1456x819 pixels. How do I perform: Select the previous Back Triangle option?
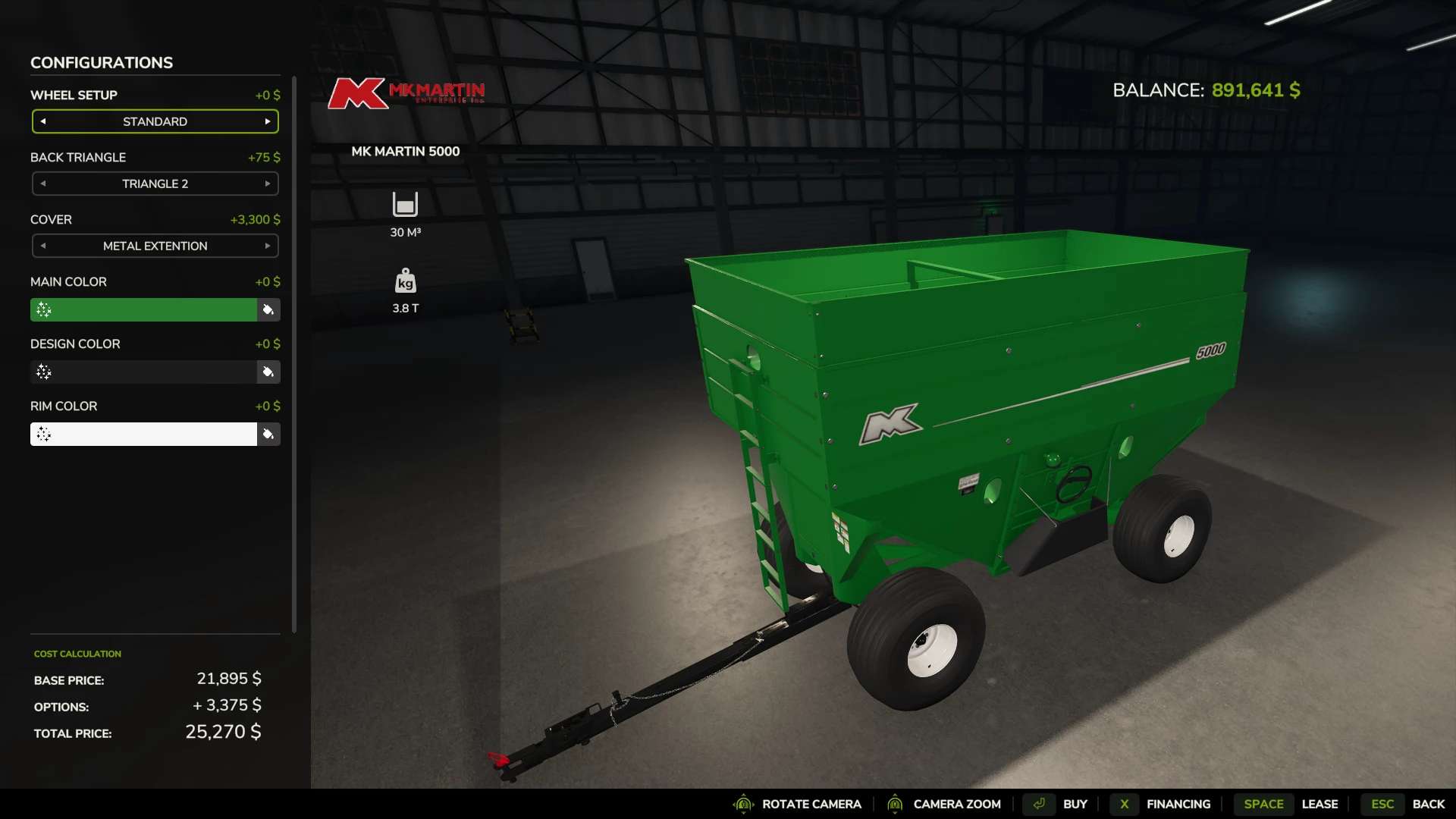43,184
